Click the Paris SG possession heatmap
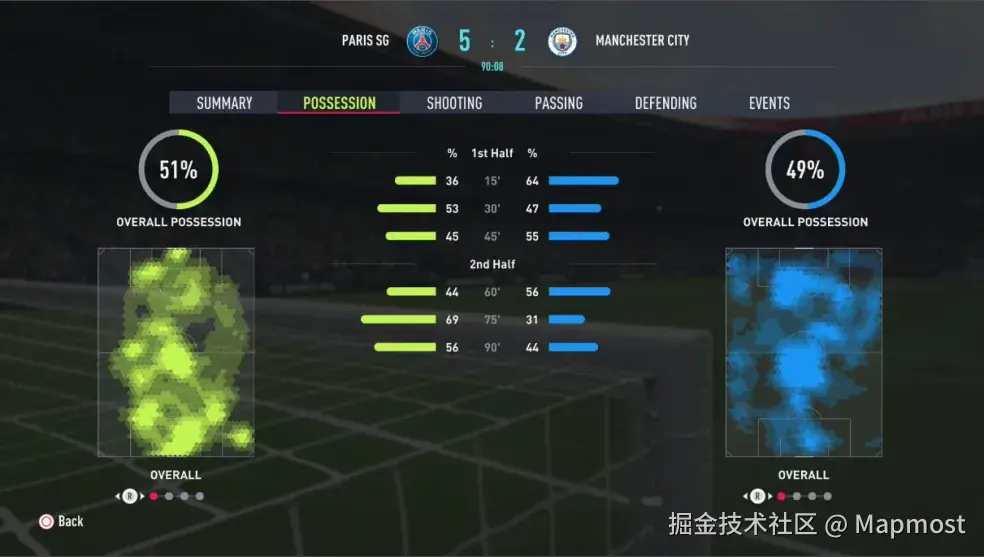Screen dimensions: 984x557 176,352
